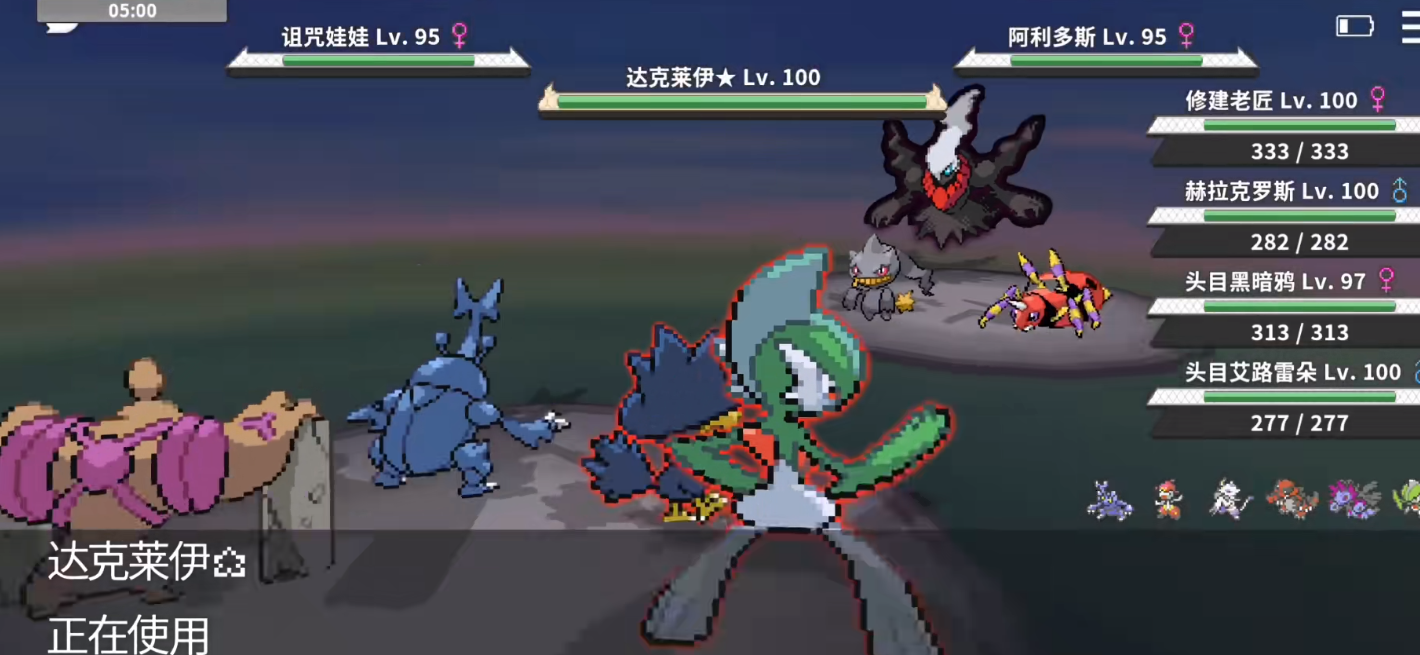Choose the green Gallade party icon
The height and width of the screenshot is (655, 1420).
click(1408, 498)
